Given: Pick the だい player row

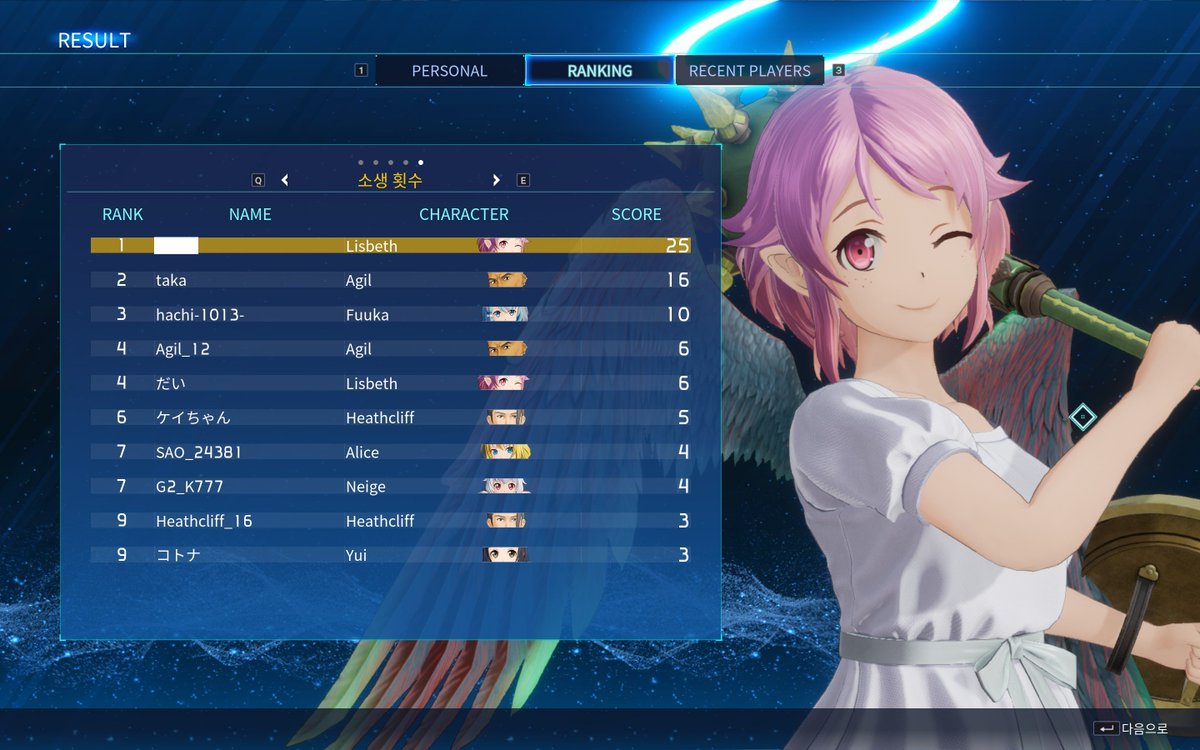Looking at the screenshot, I should tap(390, 384).
